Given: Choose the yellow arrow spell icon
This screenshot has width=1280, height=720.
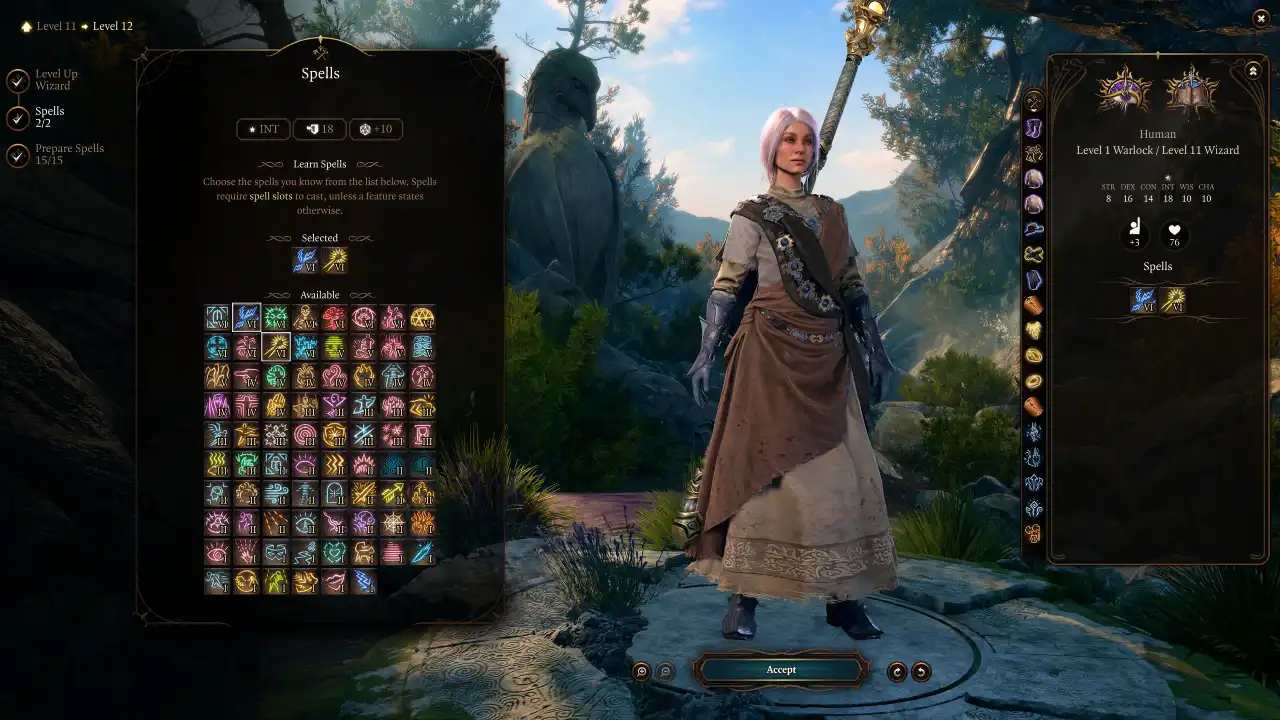Looking at the screenshot, I should (393, 493).
